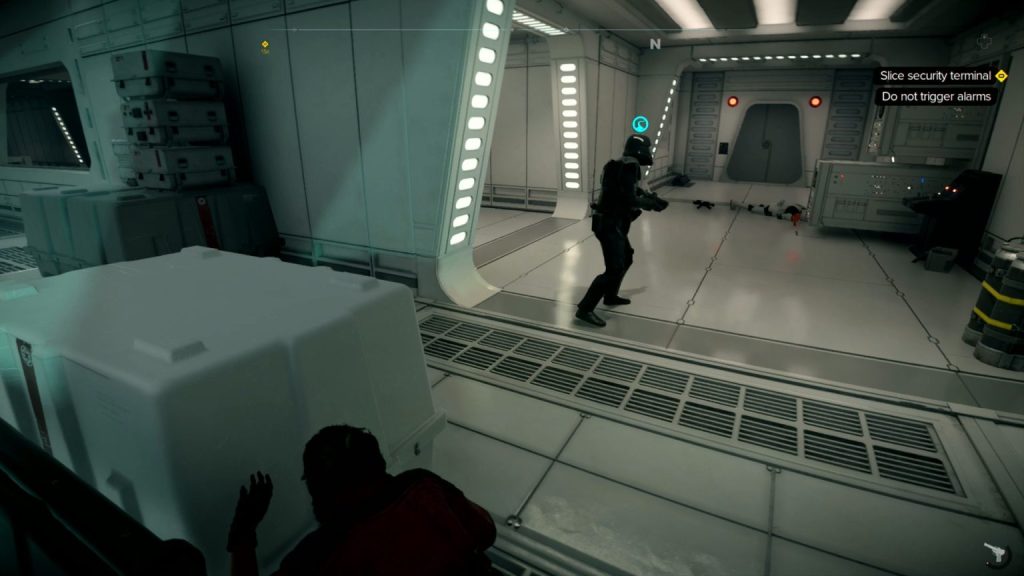Screen dimensions: 1024x576
Task: Click the "Do not trigger alarms" objective
Action: 936,97
